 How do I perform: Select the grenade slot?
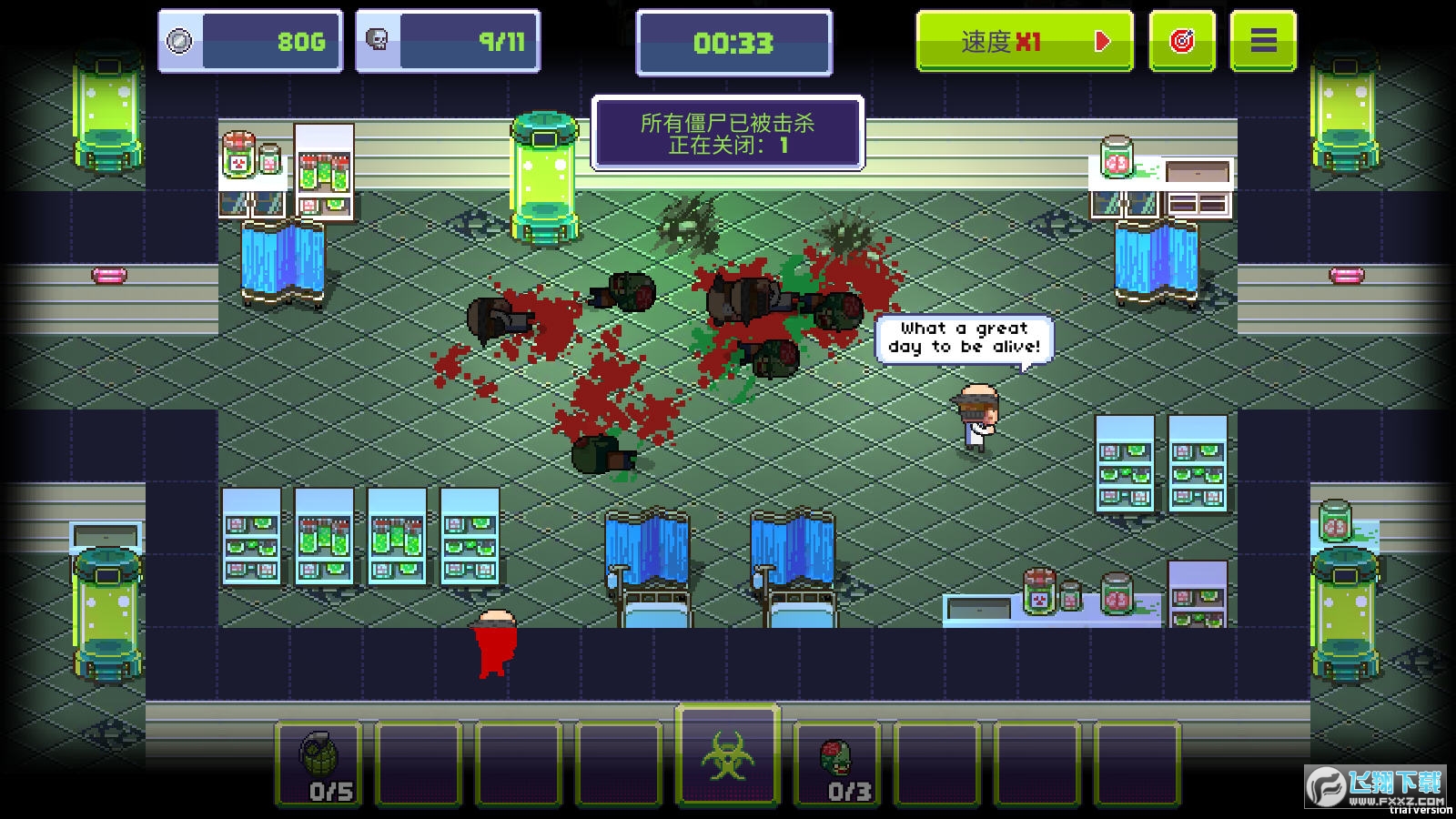[319, 763]
